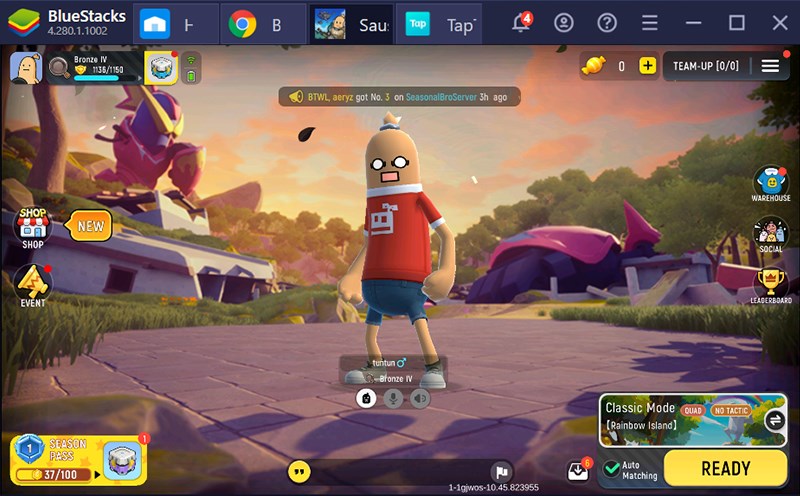Open the Shop
Screen dimensions: 800x496
[33, 227]
